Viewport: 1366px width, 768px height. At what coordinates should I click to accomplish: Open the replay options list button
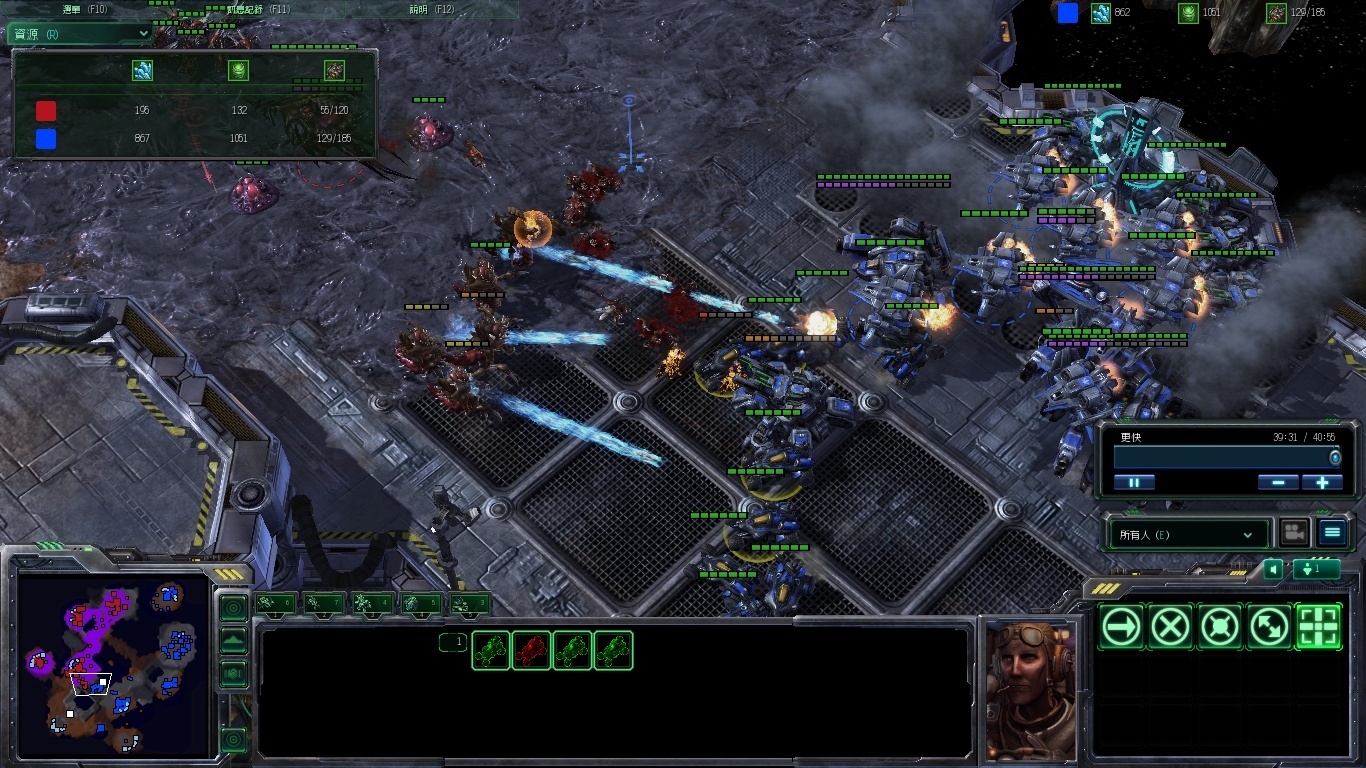1332,533
